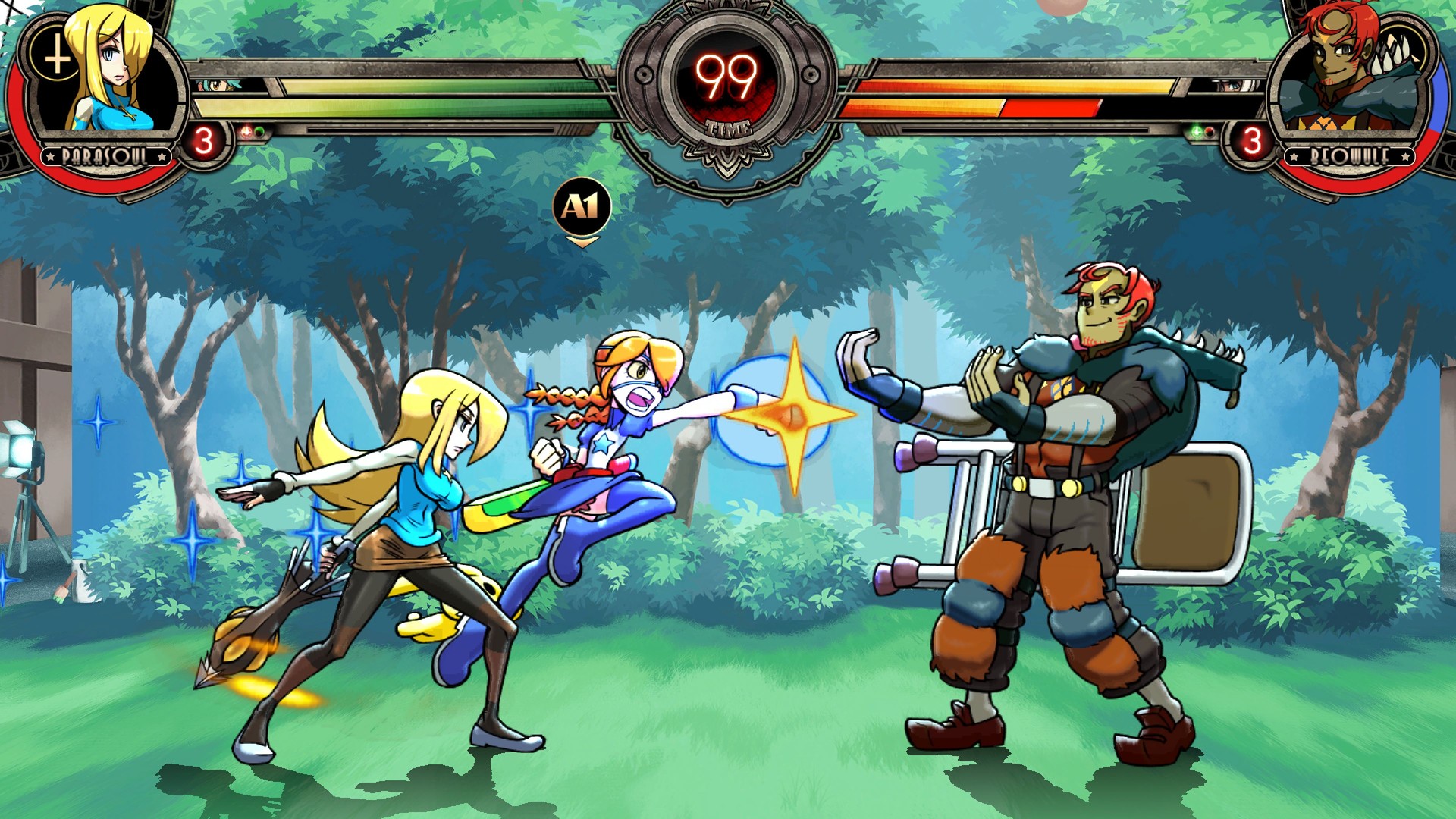Click the teammate mini-portrait beside Parasoul's health bar
The width and height of the screenshot is (1456, 819).
point(216,83)
